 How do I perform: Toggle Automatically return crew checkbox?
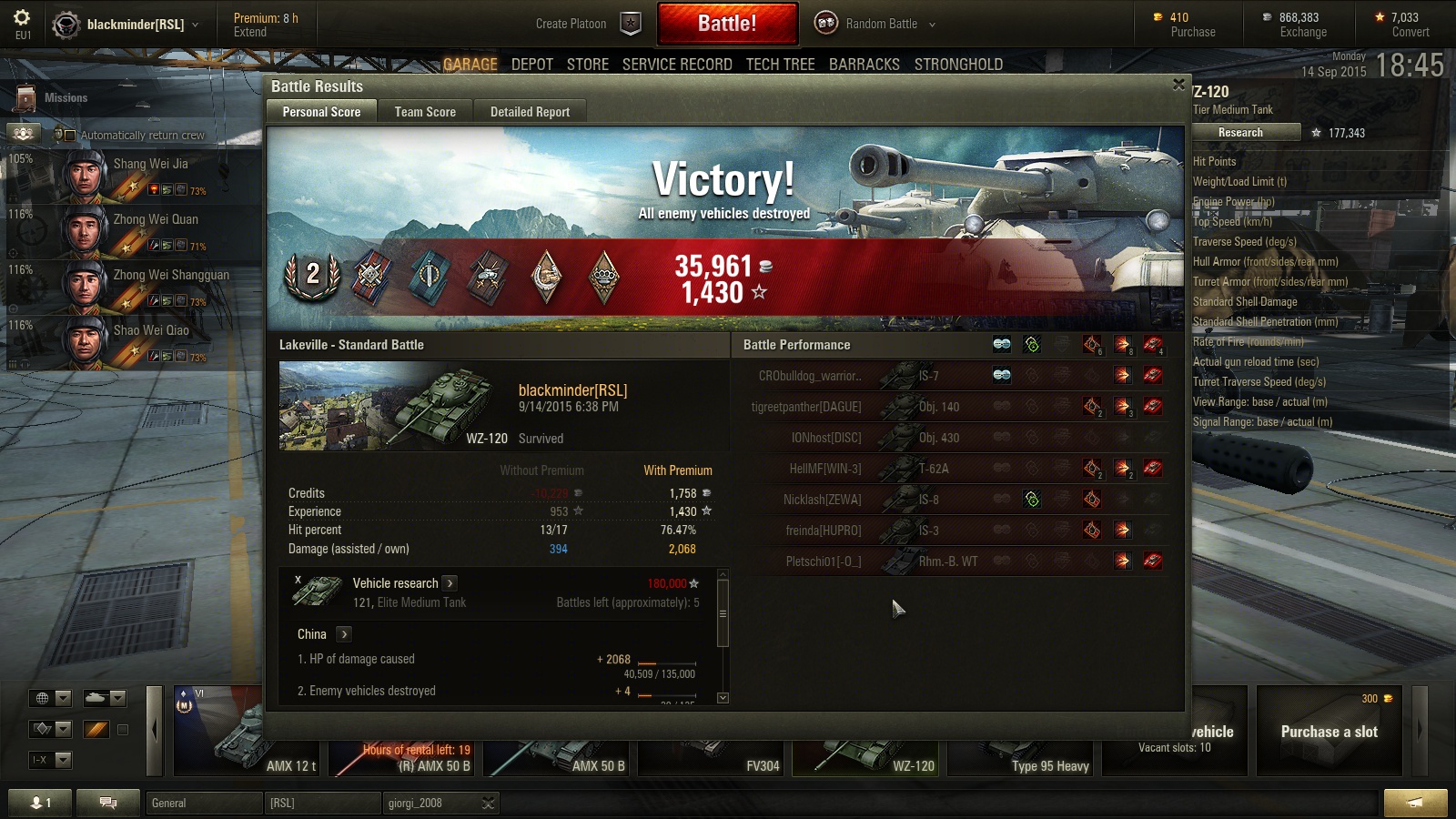(69, 136)
